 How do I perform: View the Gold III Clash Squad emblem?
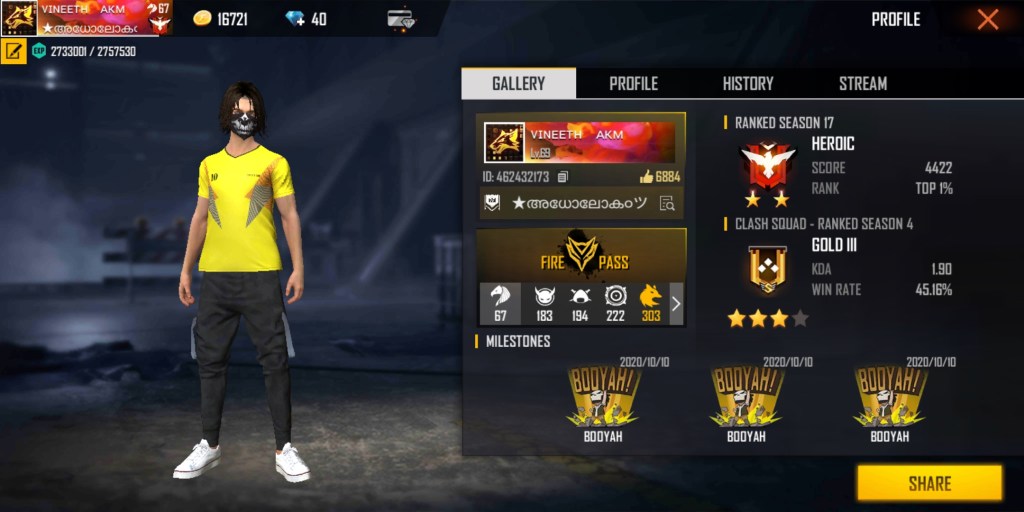pos(767,269)
